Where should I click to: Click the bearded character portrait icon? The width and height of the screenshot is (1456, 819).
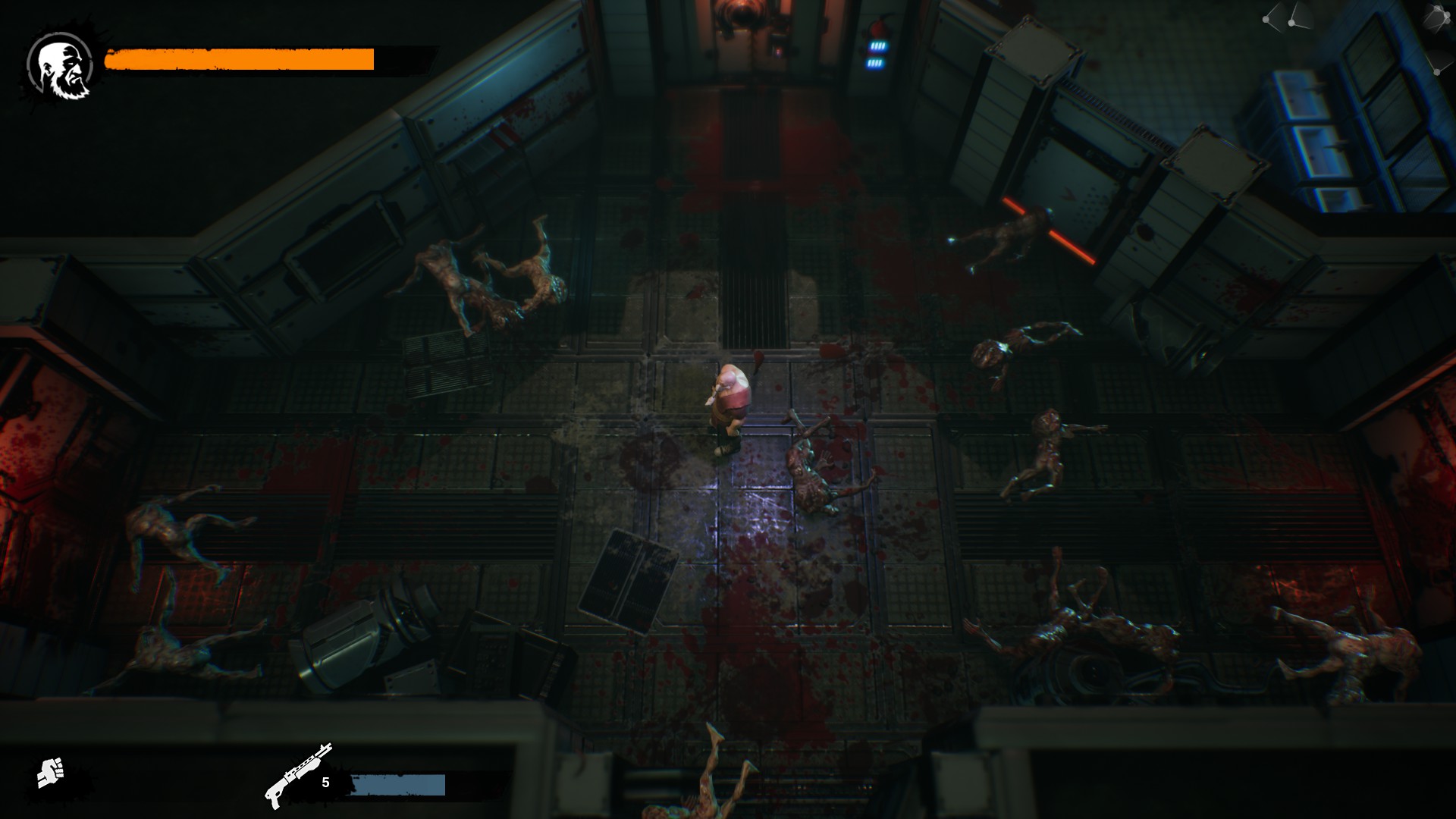(60, 67)
